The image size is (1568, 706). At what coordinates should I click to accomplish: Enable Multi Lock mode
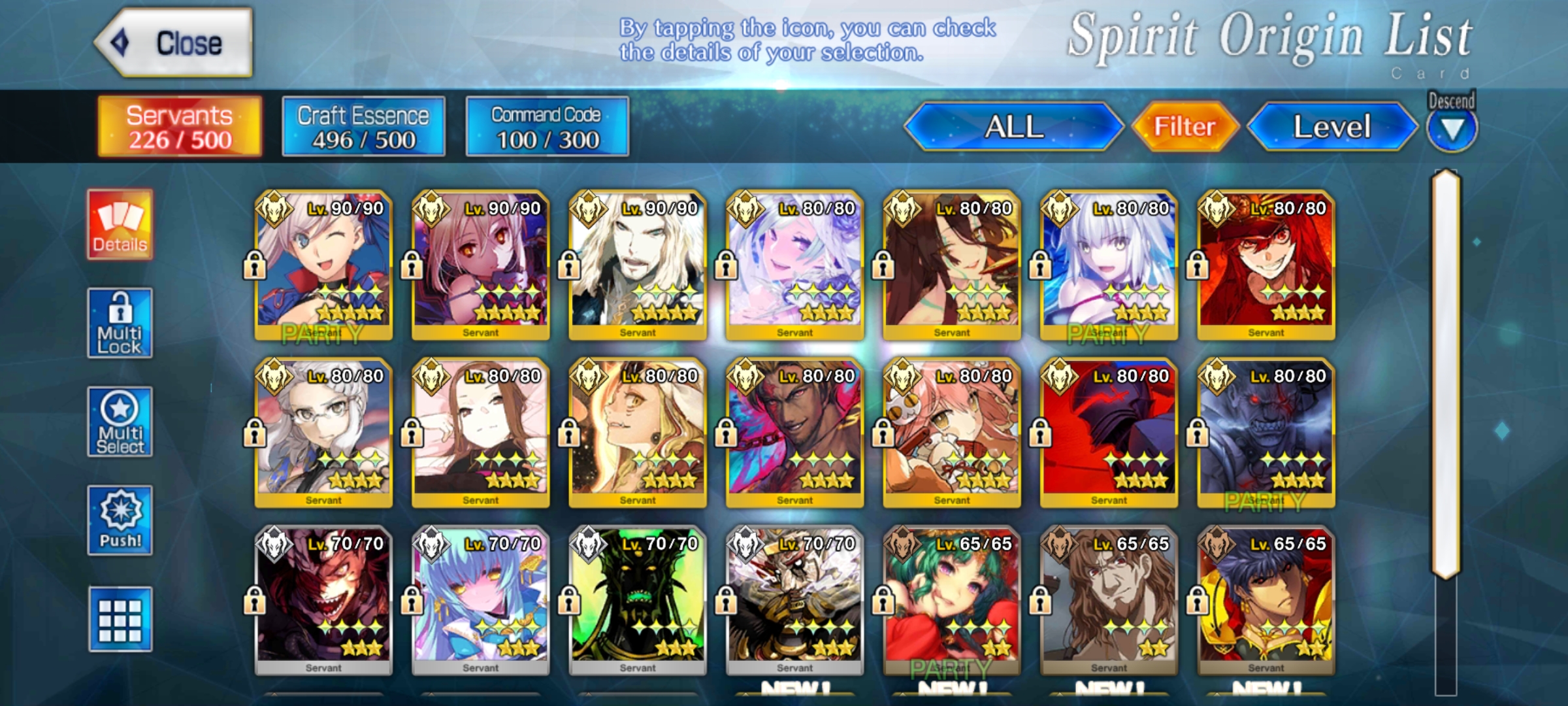pyautogui.click(x=120, y=324)
